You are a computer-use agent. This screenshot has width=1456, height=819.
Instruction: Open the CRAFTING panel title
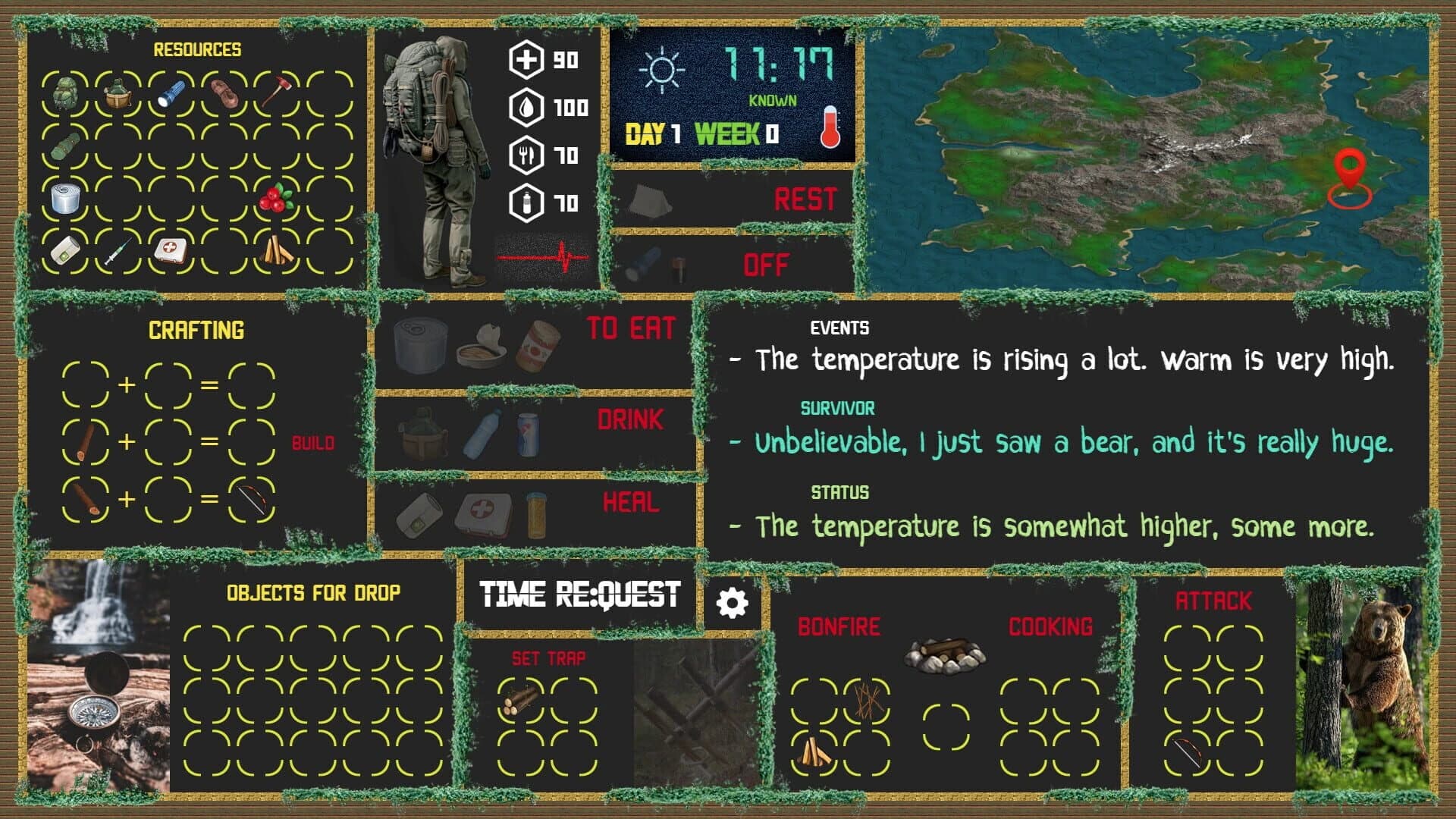pyautogui.click(x=196, y=330)
